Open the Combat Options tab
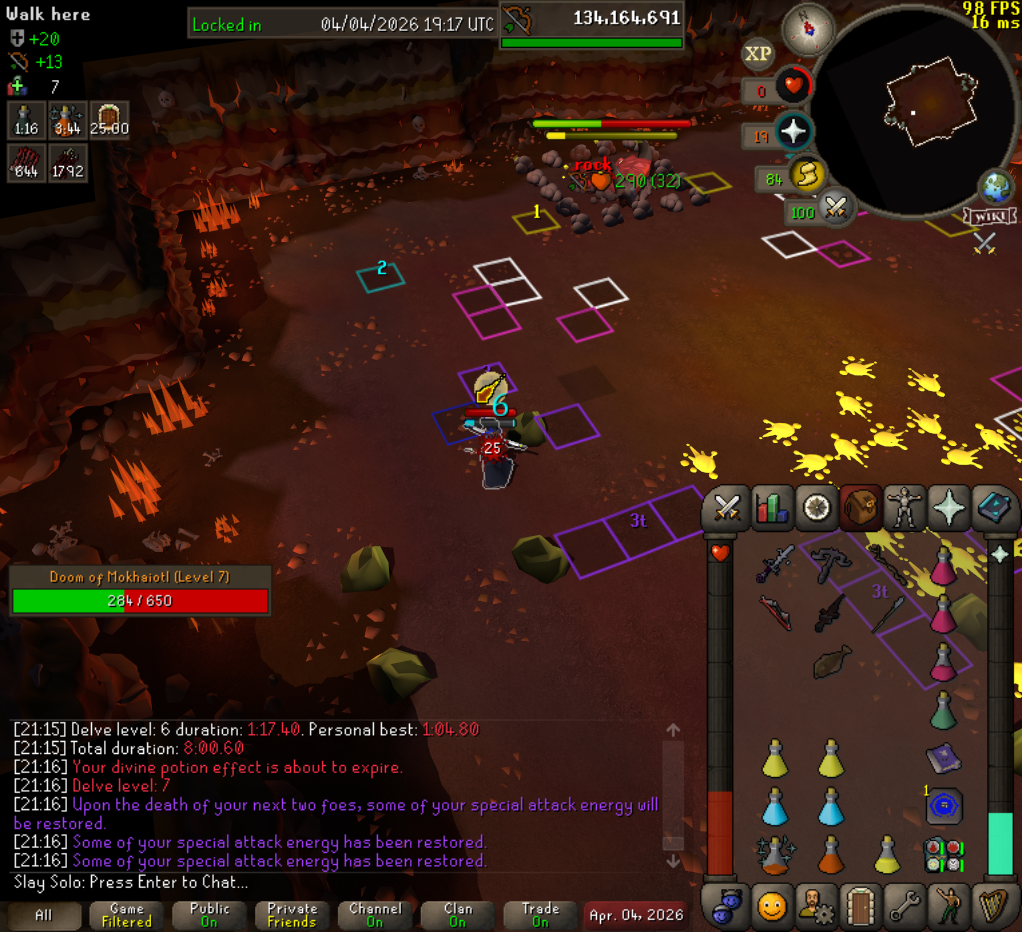 pos(726,508)
